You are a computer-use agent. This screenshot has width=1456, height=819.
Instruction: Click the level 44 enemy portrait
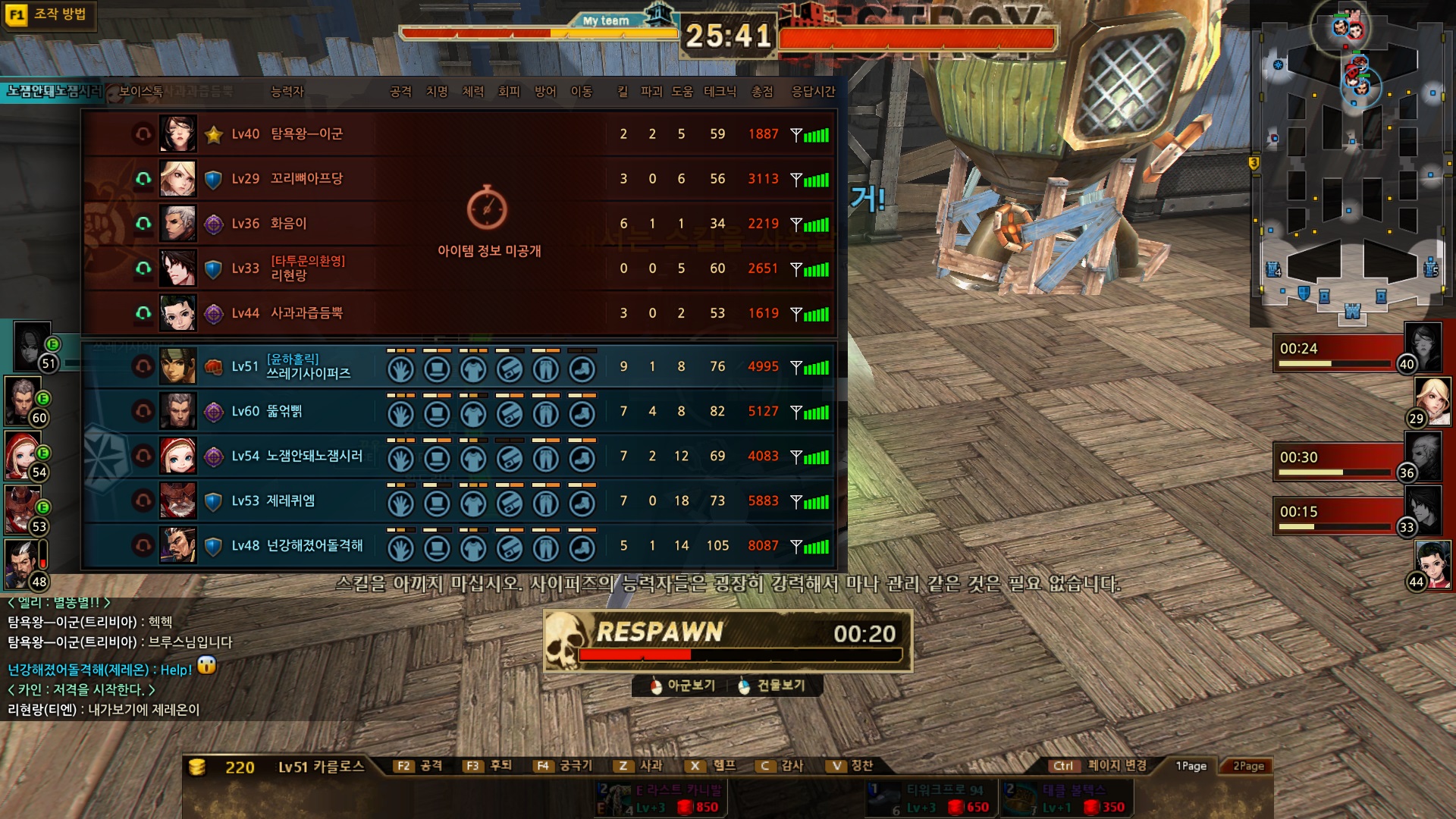[x=1432, y=563]
